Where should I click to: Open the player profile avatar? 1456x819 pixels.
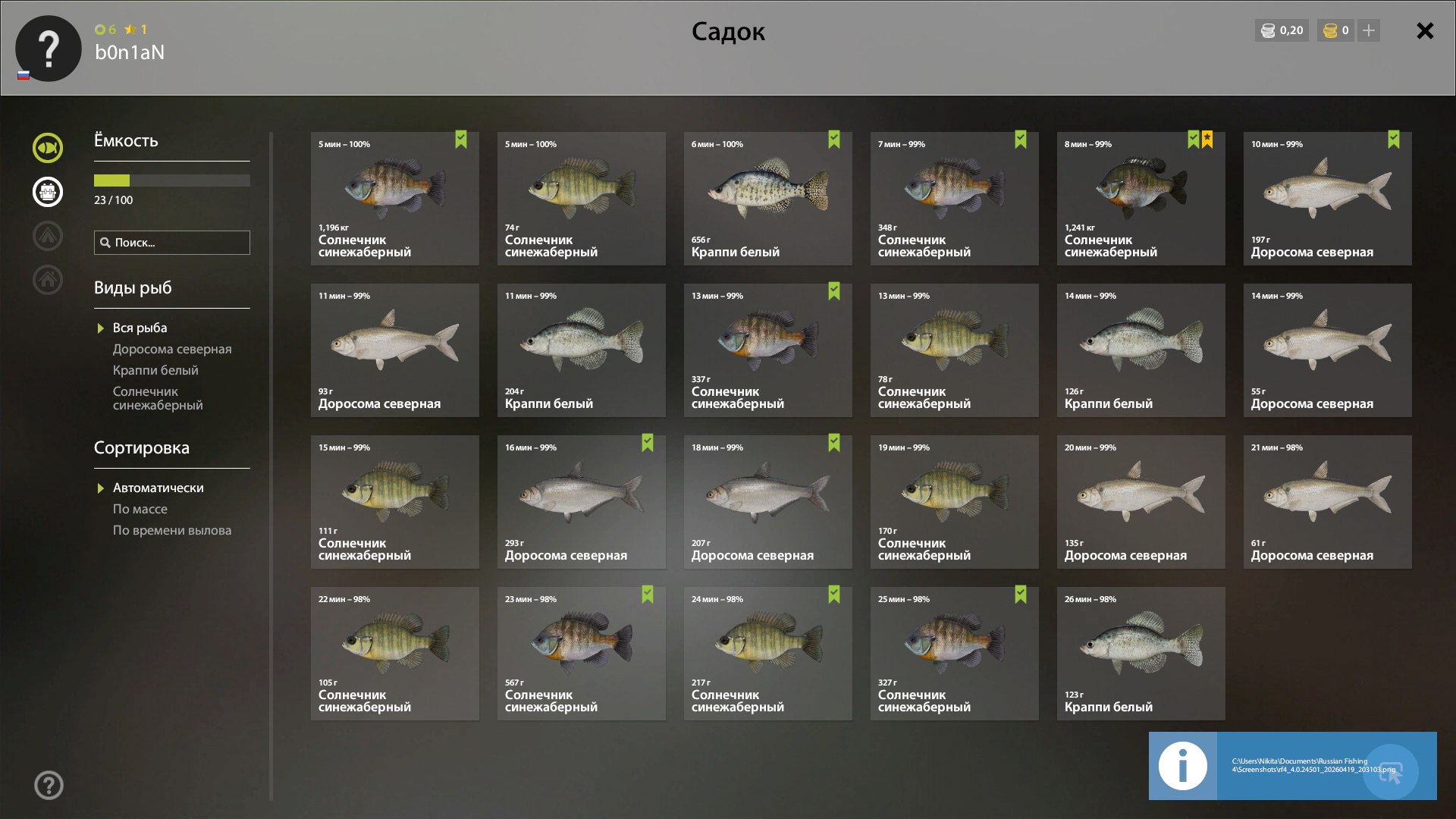point(49,49)
